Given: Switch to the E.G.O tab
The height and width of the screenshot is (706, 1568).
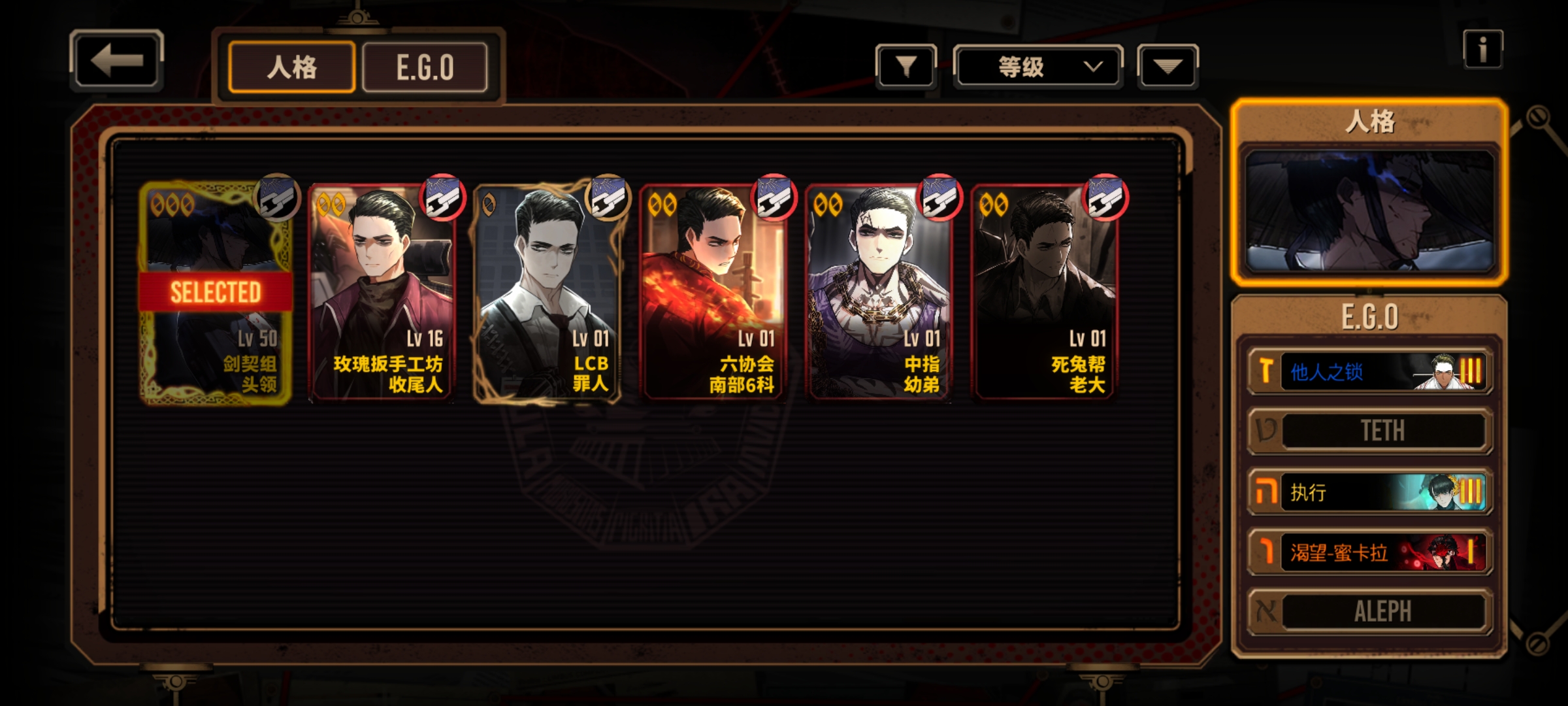Looking at the screenshot, I should click(425, 67).
